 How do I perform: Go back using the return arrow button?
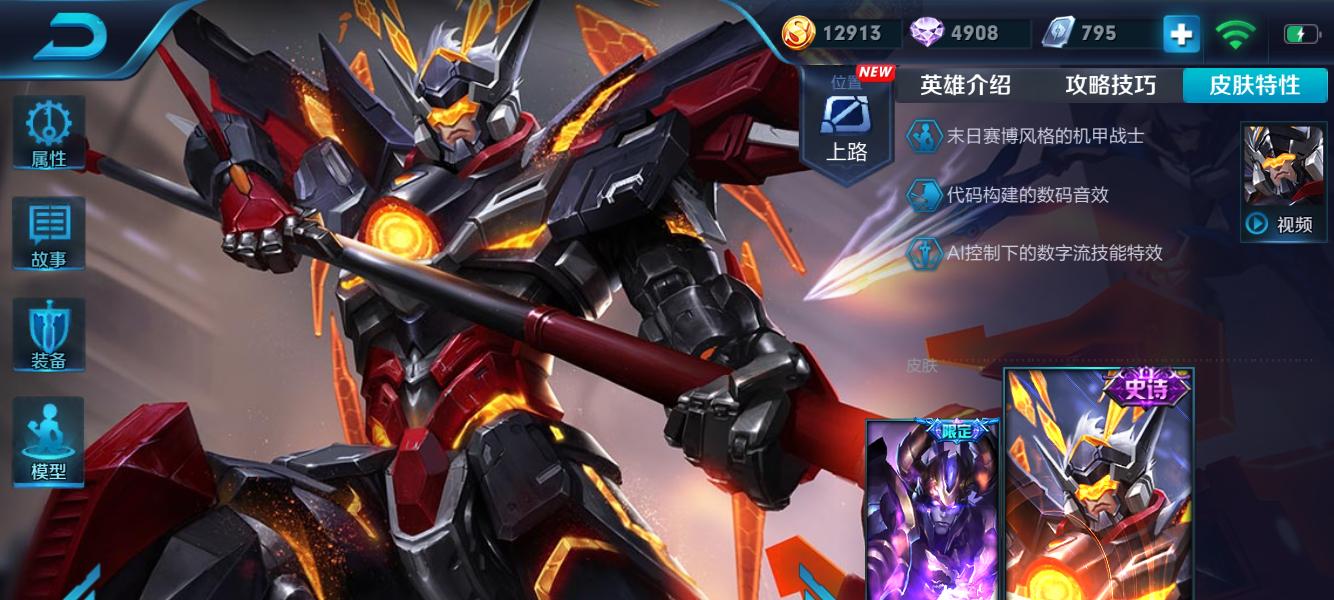pyautogui.click(x=72, y=36)
